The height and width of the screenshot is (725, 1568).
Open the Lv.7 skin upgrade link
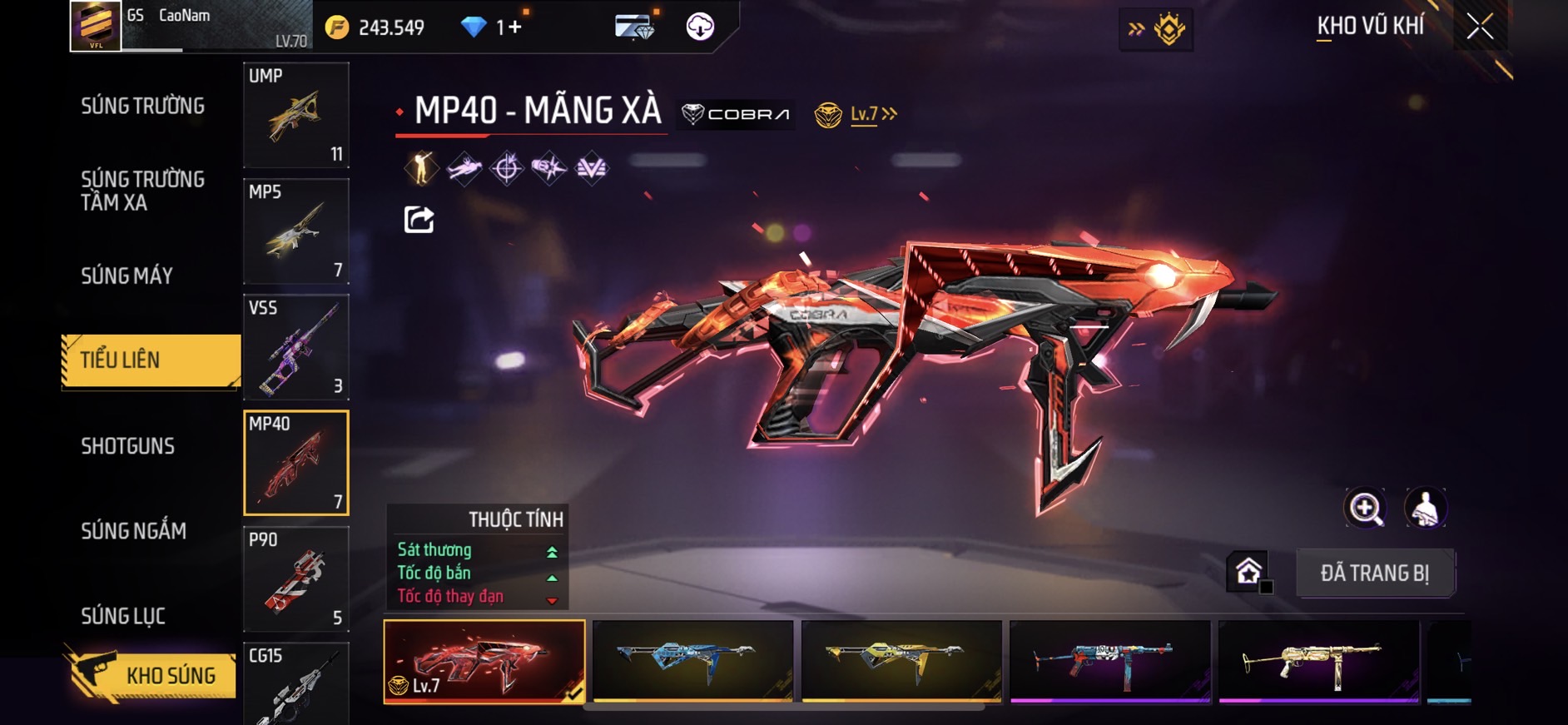point(872,114)
